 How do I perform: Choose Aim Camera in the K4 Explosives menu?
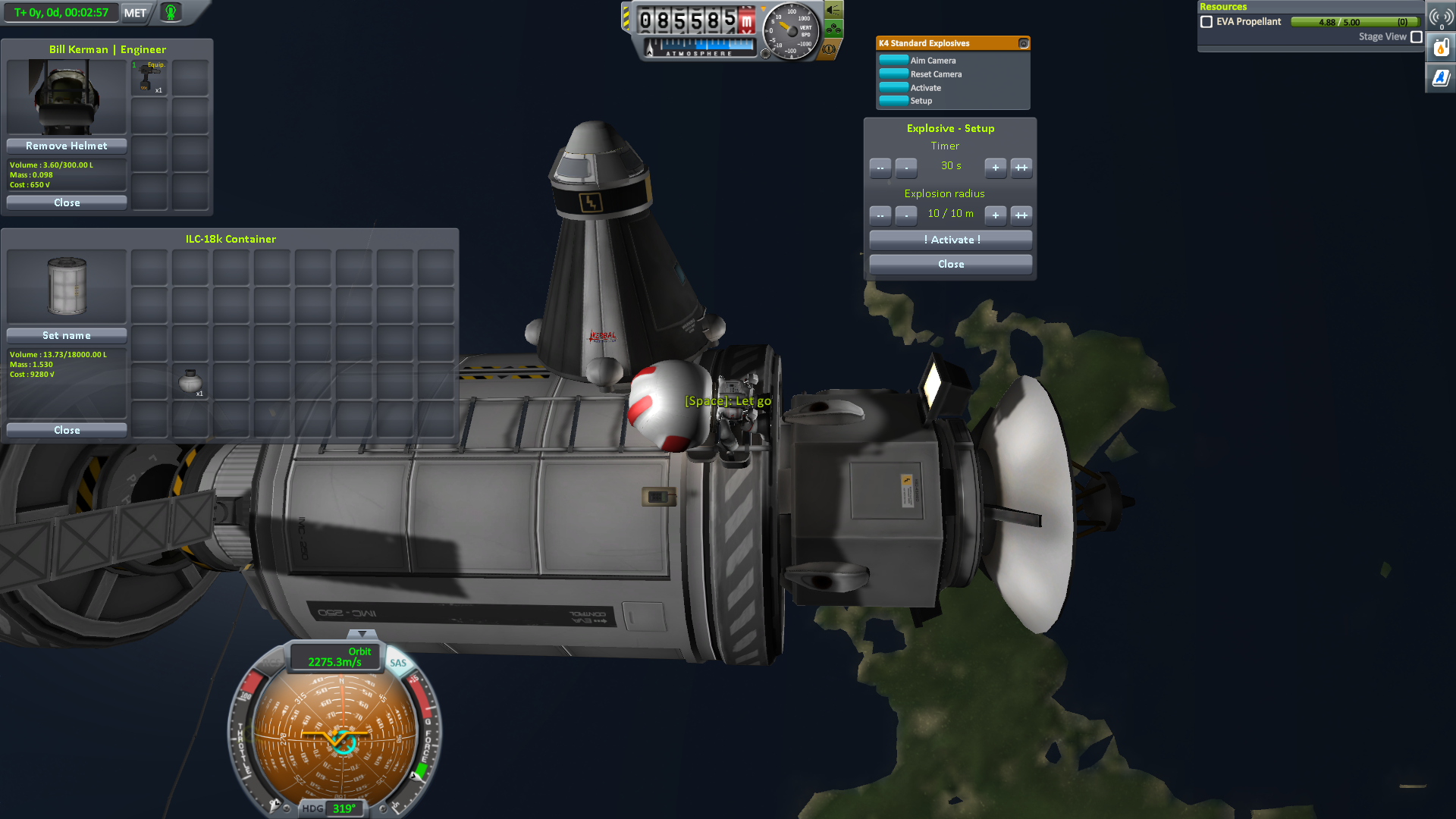point(933,61)
